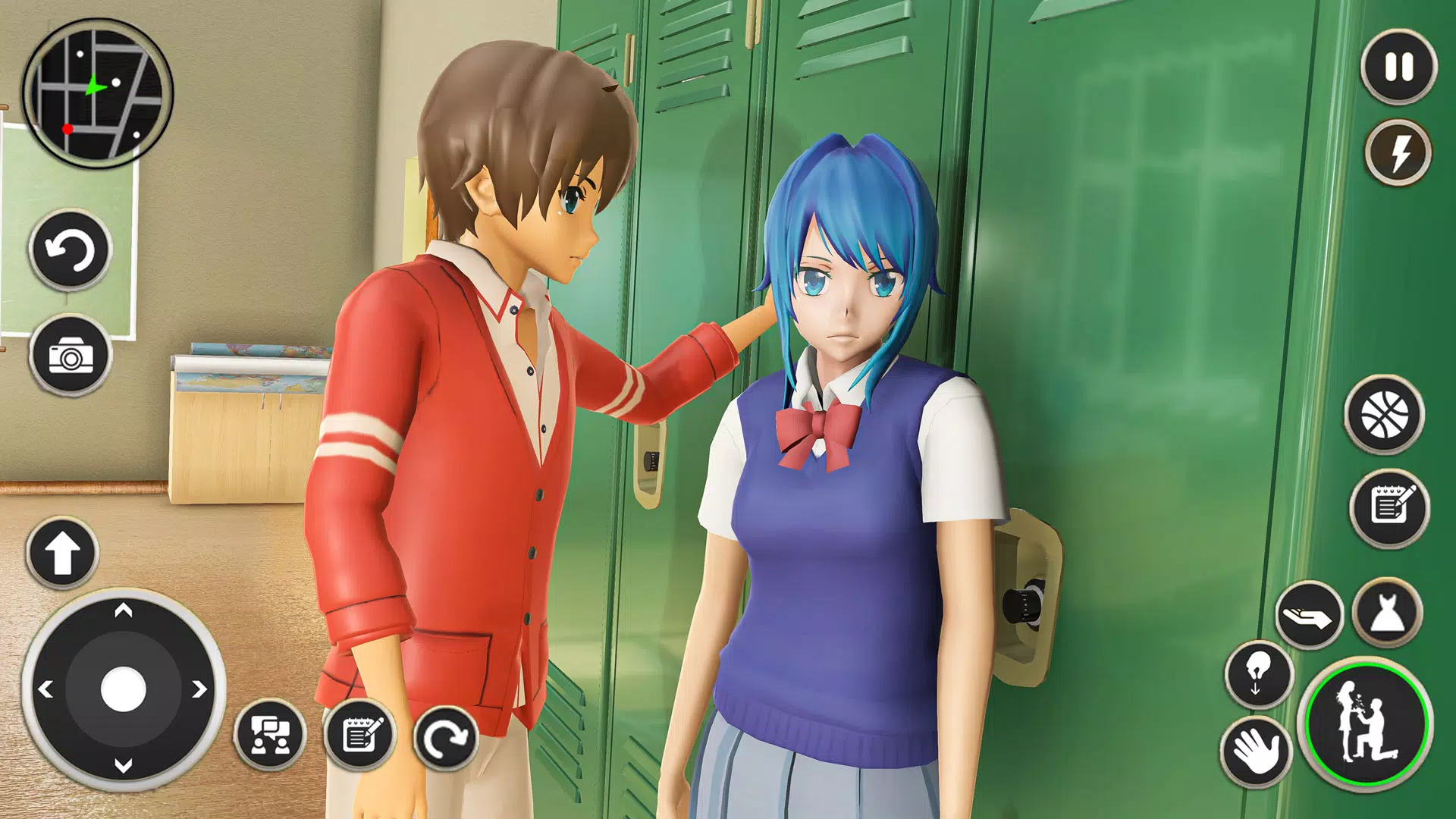
Task: Activate the lightning bolt boost button
Action: pyautogui.click(x=1398, y=152)
